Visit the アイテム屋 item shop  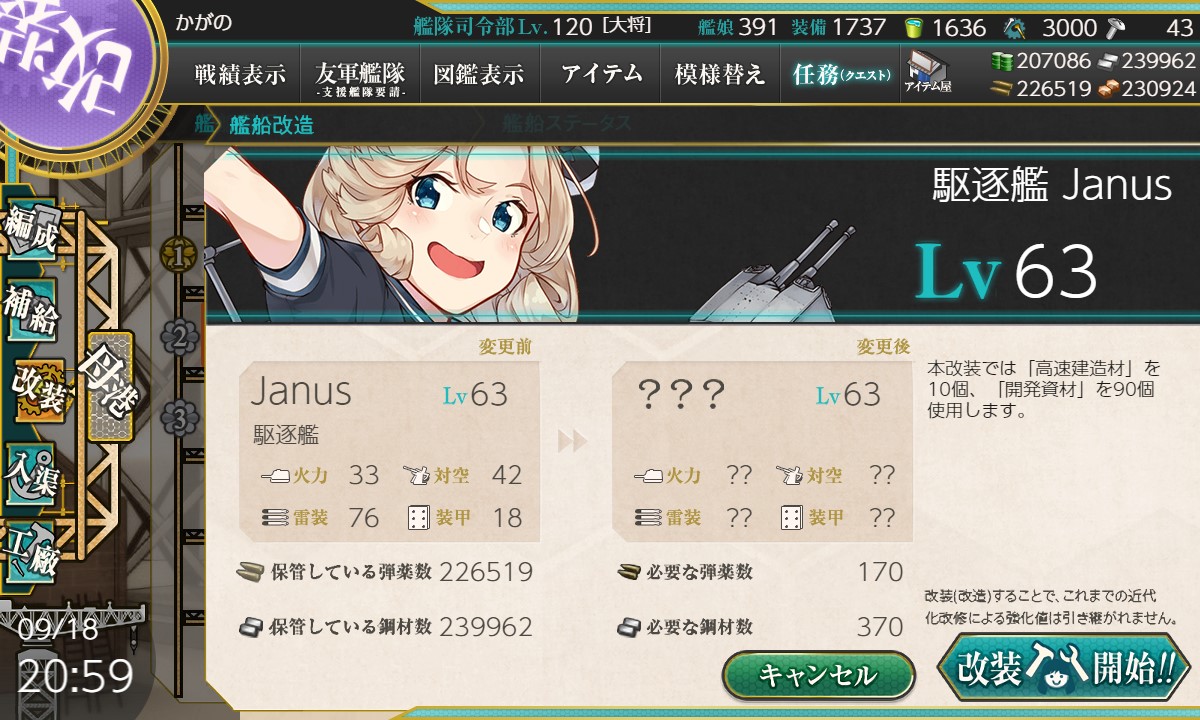click(x=927, y=71)
